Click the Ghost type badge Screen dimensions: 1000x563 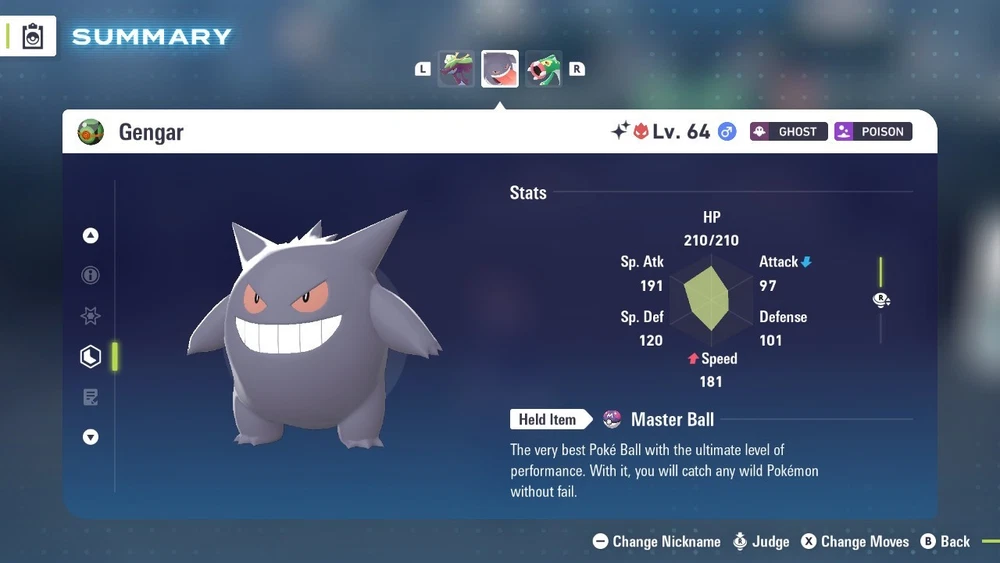click(788, 131)
